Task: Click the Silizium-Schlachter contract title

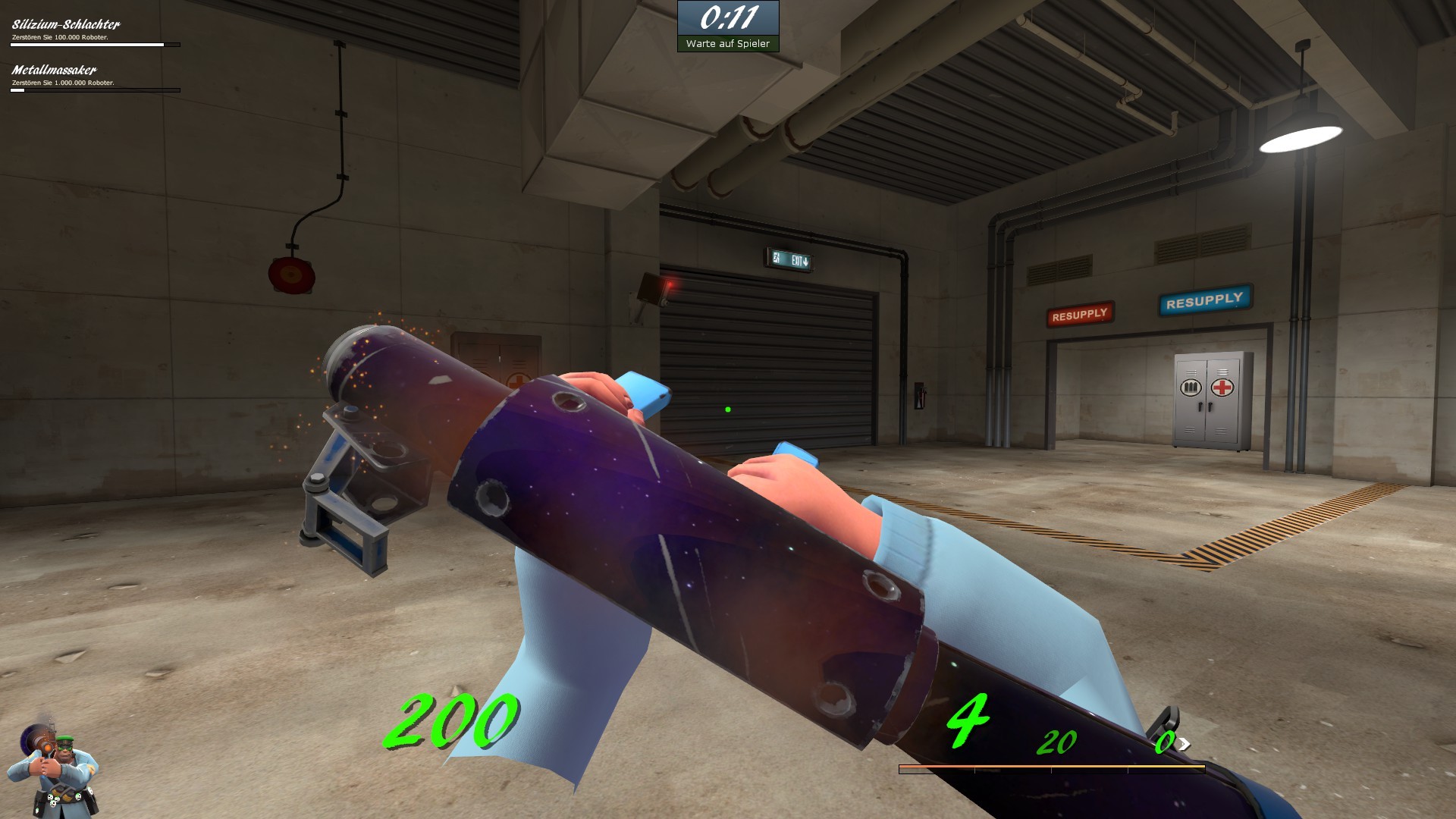Action: [x=65, y=24]
